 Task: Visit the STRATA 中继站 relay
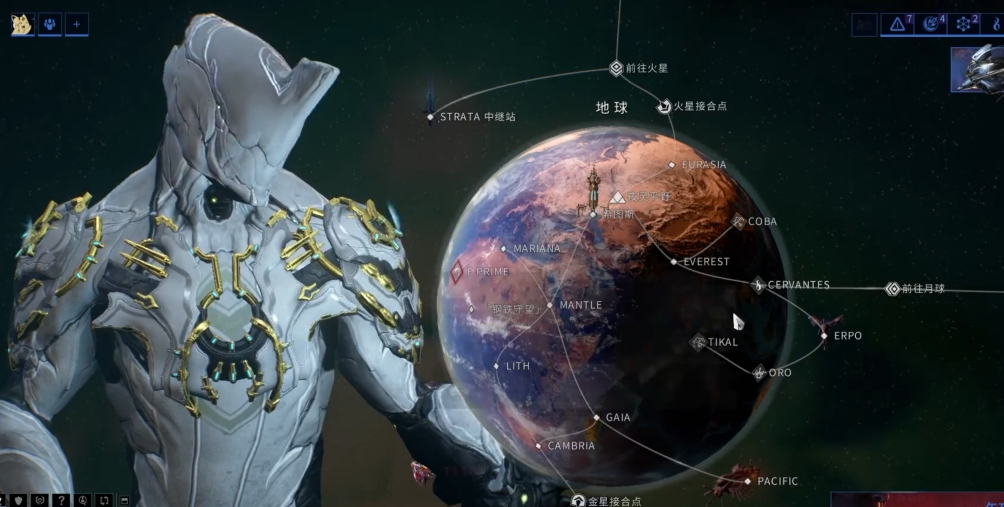coord(431,117)
